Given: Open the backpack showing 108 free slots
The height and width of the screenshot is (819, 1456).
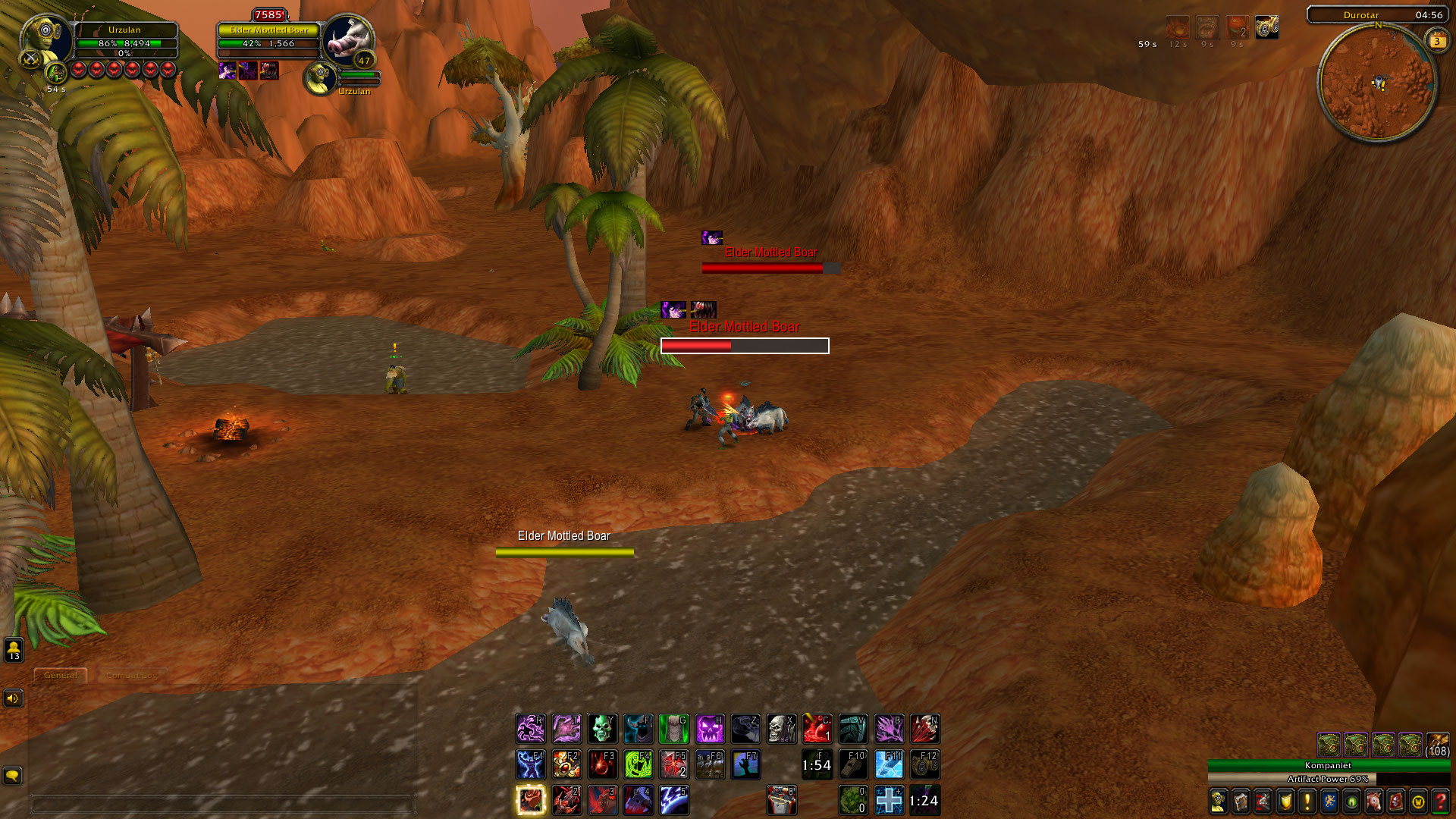Looking at the screenshot, I should click(x=1438, y=745).
